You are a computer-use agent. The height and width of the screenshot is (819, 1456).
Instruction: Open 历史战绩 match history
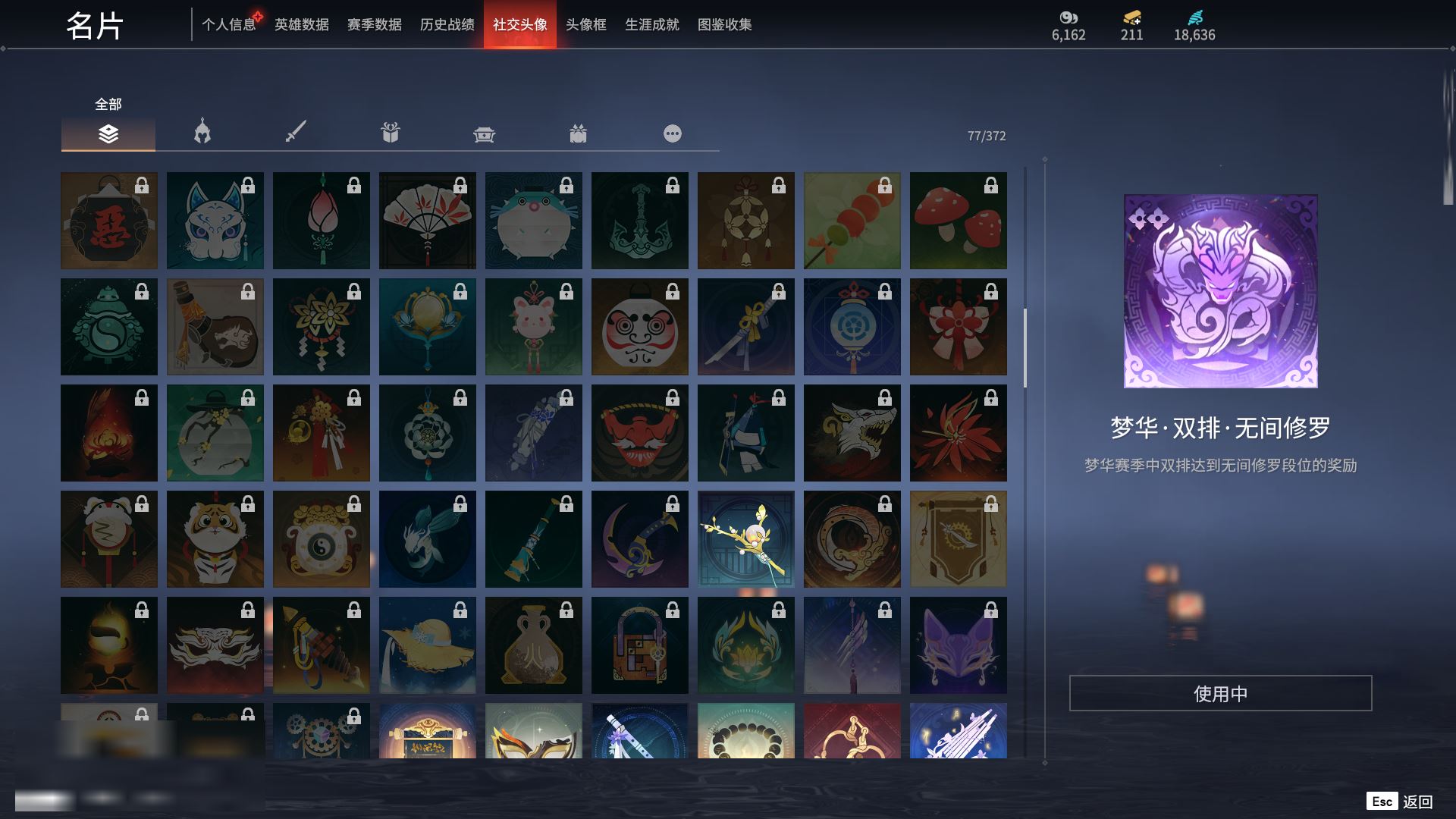point(447,25)
